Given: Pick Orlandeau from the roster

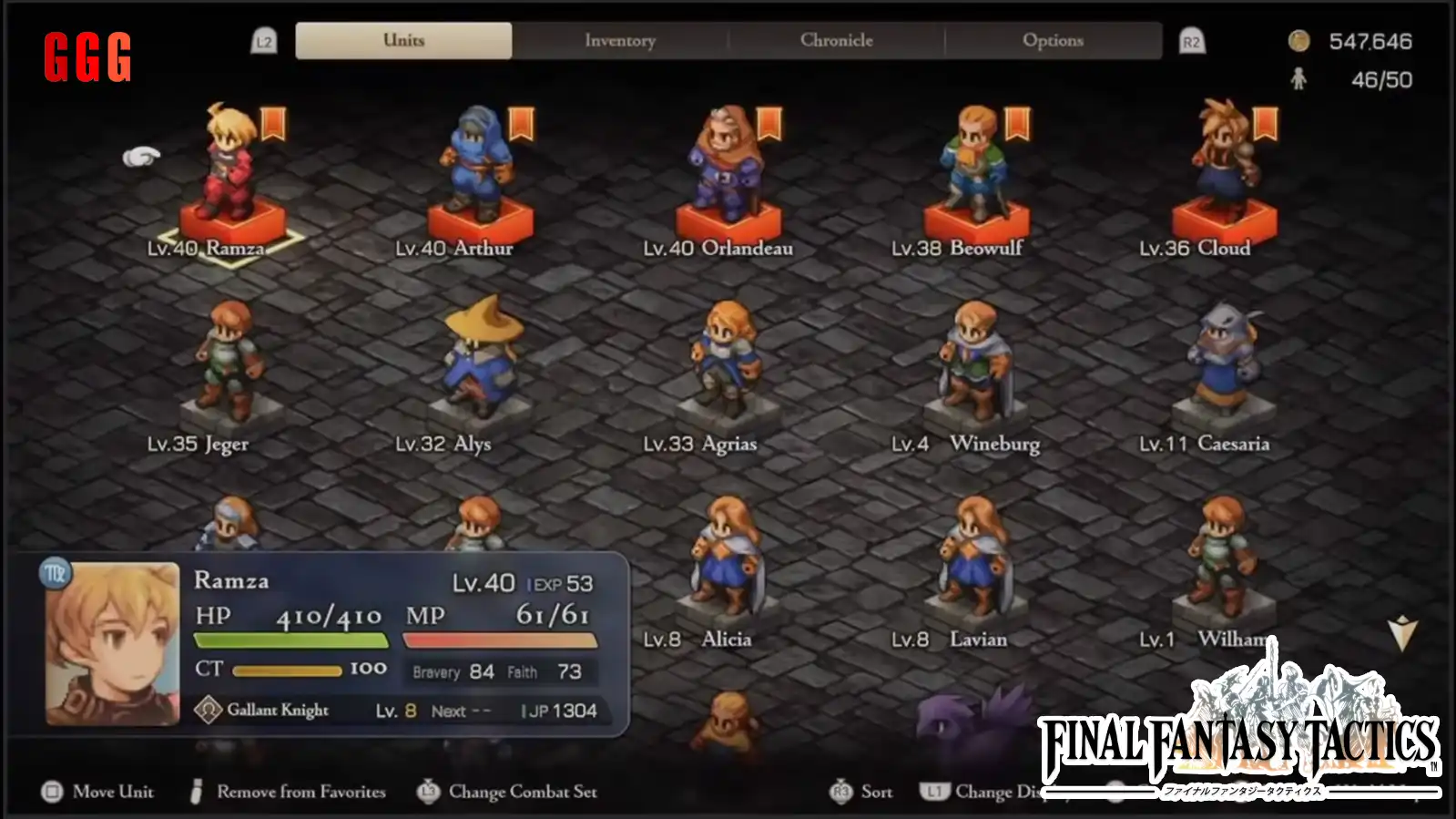Looking at the screenshot, I should point(727,173).
